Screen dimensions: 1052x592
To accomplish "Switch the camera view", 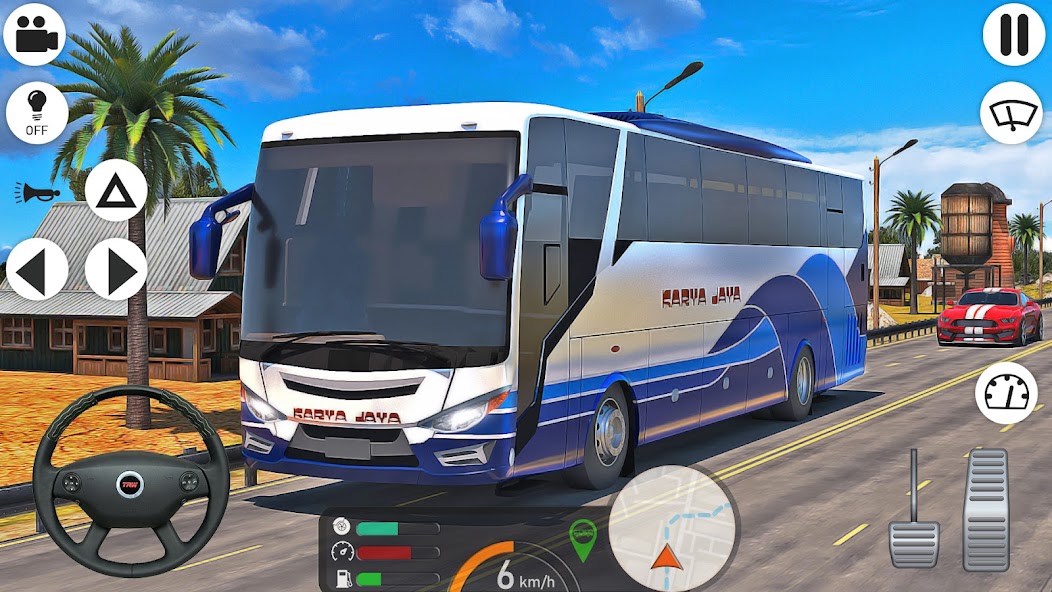I will 34,34.
